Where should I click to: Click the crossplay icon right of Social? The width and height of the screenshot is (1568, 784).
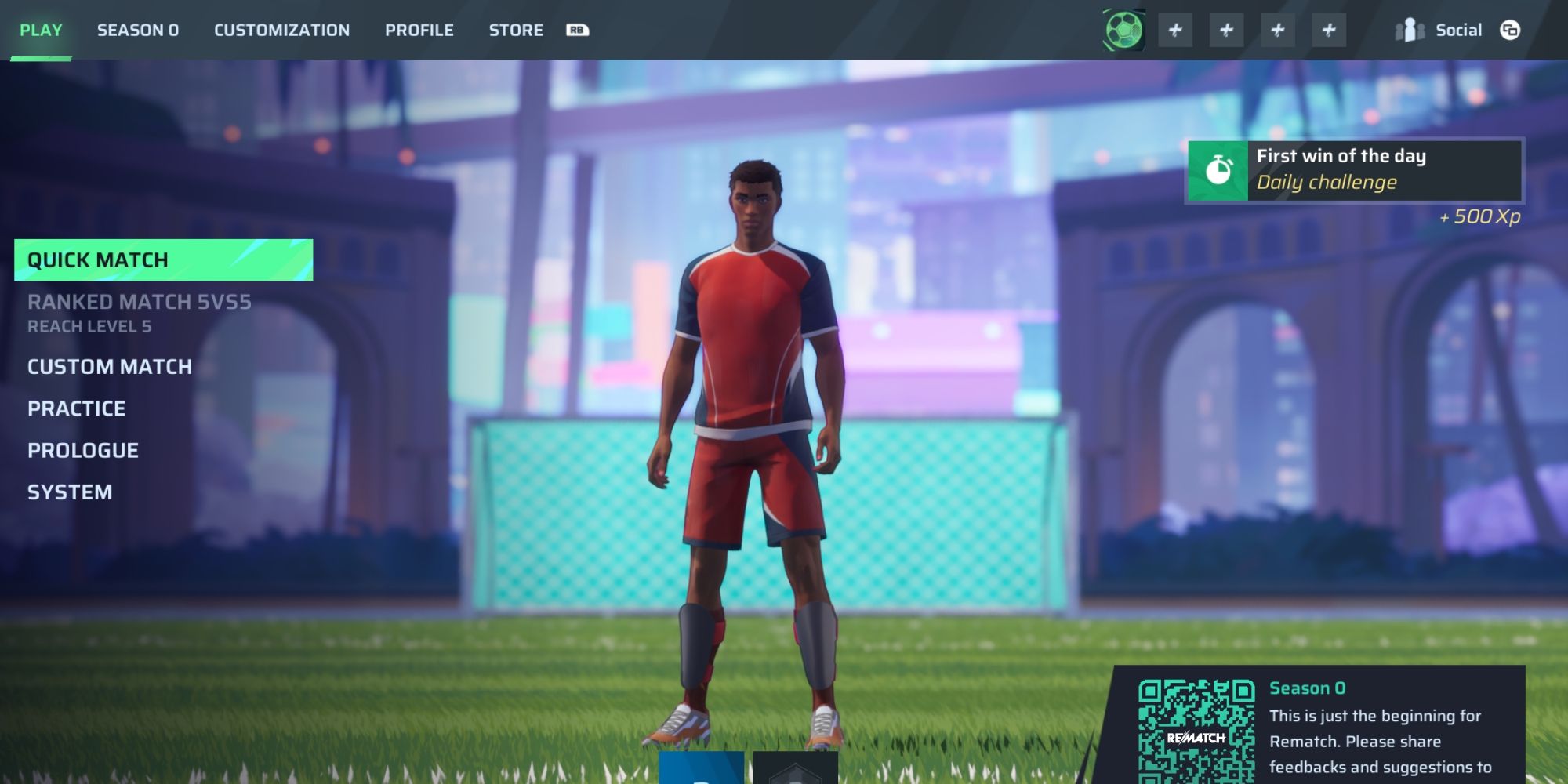click(1509, 30)
